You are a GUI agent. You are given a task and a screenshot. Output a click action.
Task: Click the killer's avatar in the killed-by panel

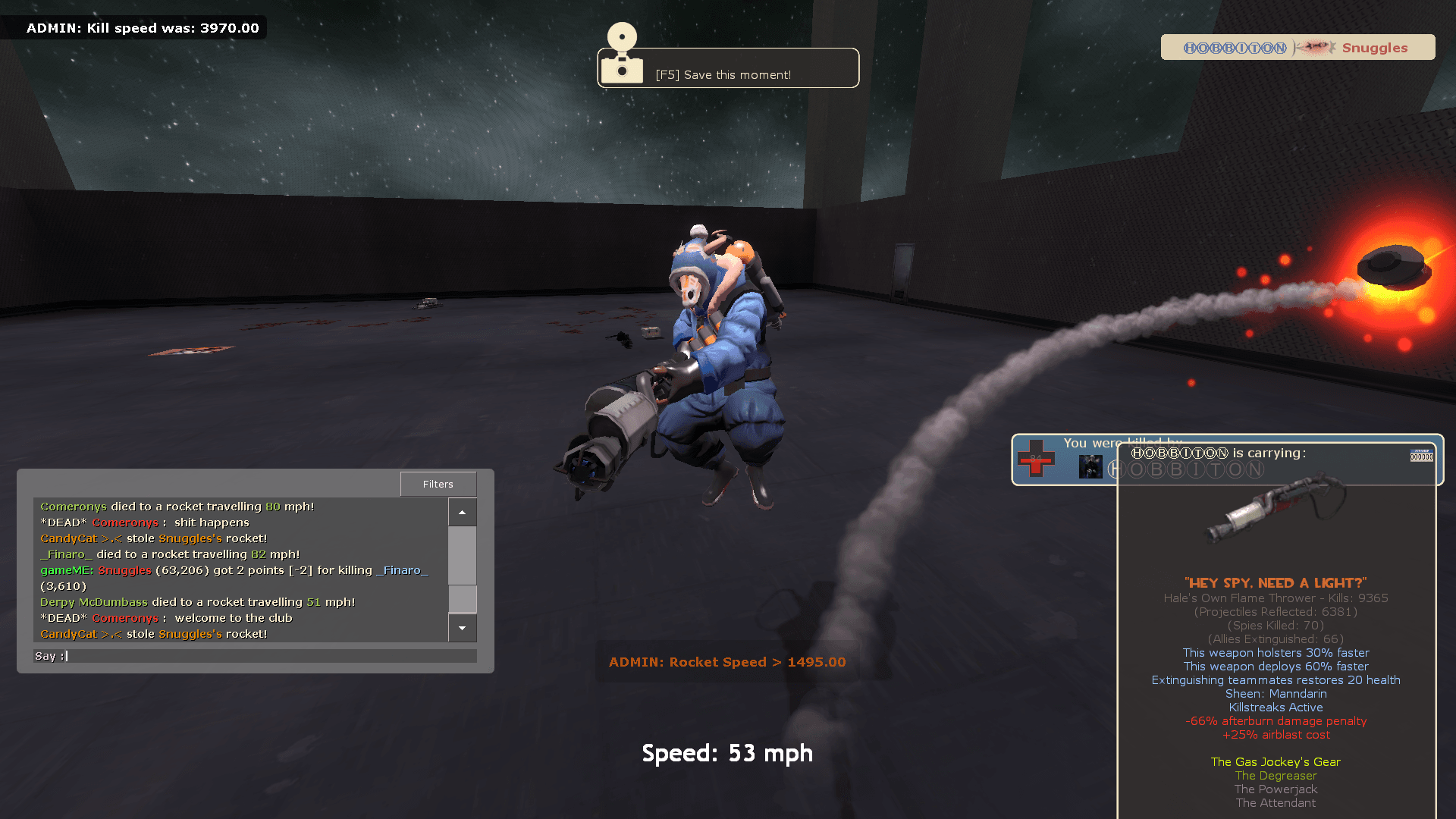point(1090,466)
